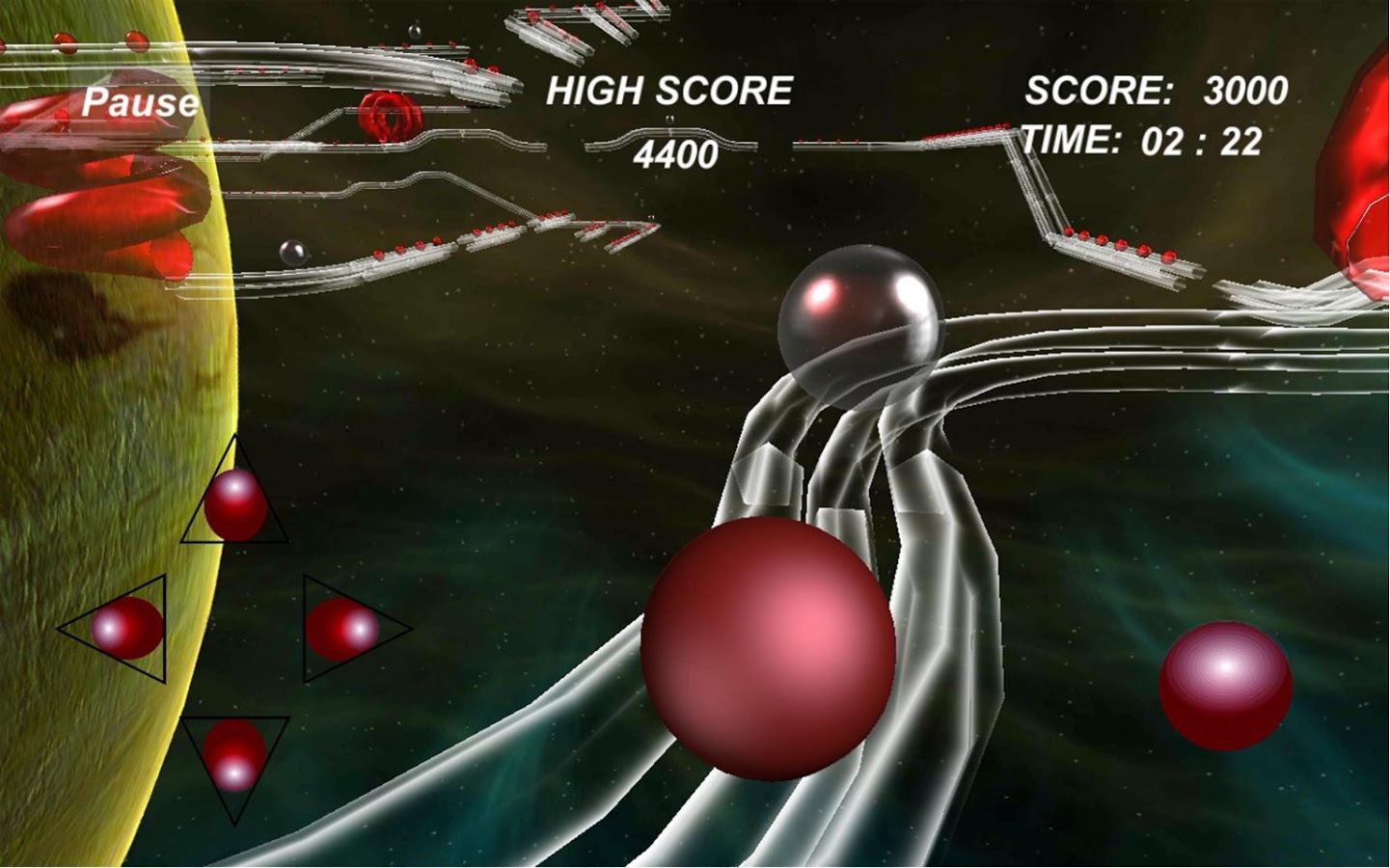Tap the down arrow control
Image resolution: width=1390 pixels, height=868 pixels.
pyautogui.click(x=236, y=762)
